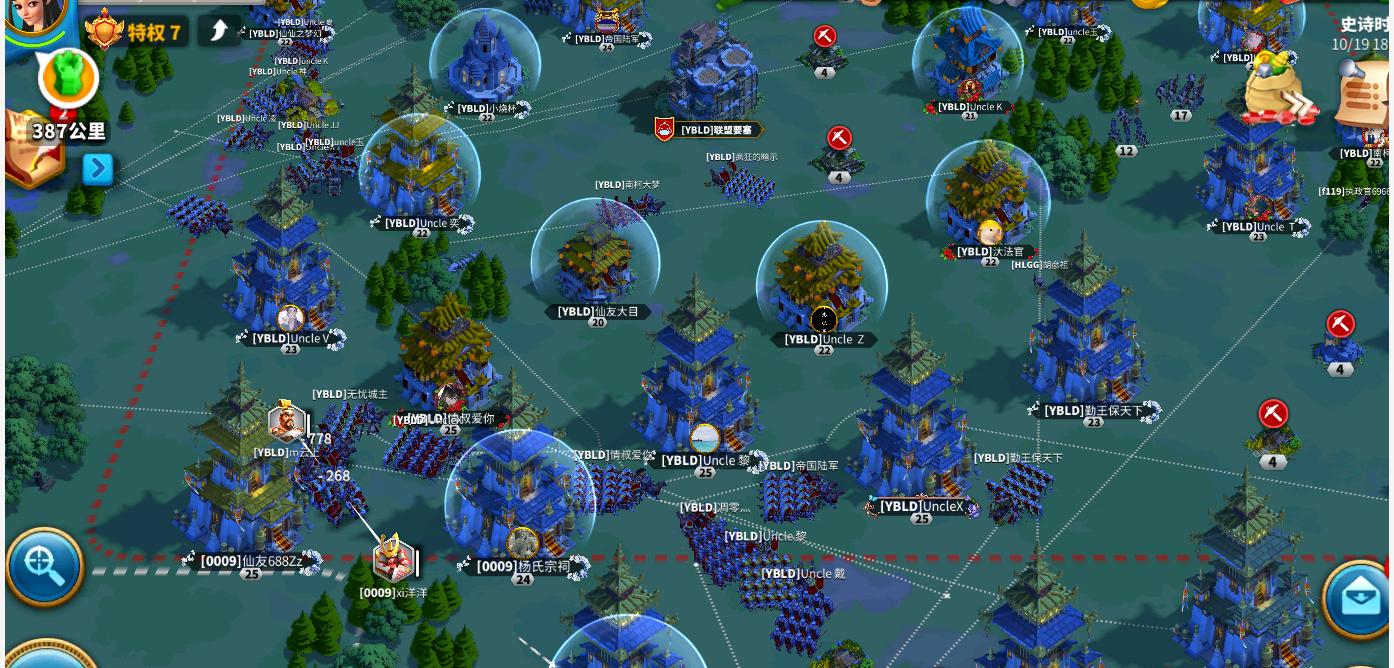Open the resource sack icon
The image size is (1394, 668).
coord(1276,88)
